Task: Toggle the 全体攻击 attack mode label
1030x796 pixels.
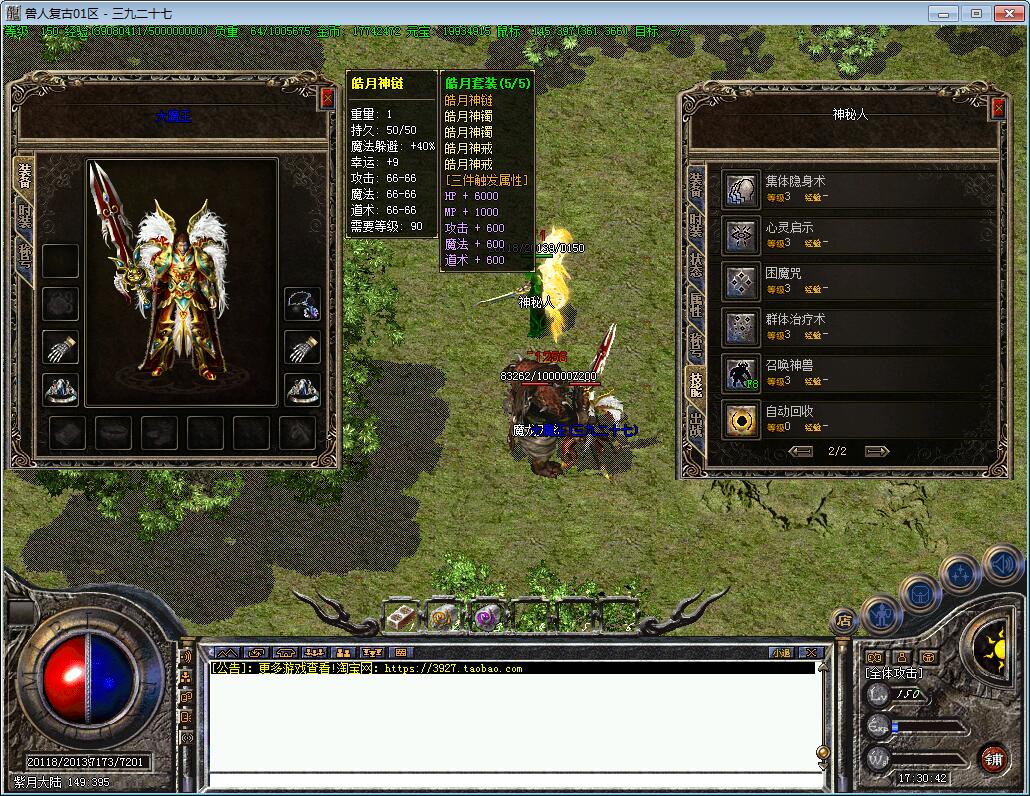Action: (x=894, y=674)
